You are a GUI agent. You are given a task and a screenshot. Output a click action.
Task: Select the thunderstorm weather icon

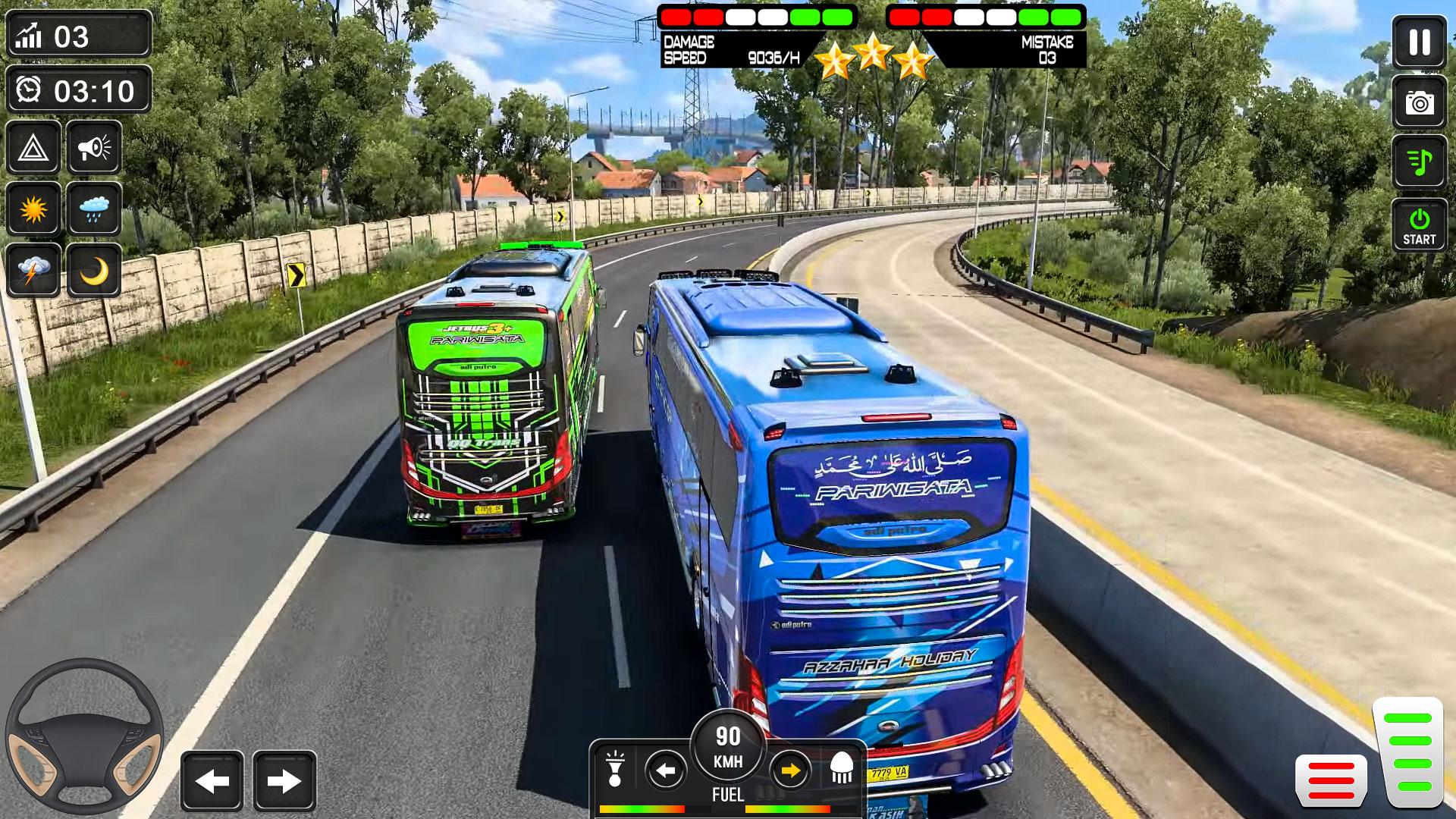pyautogui.click(x=33, y=270)
